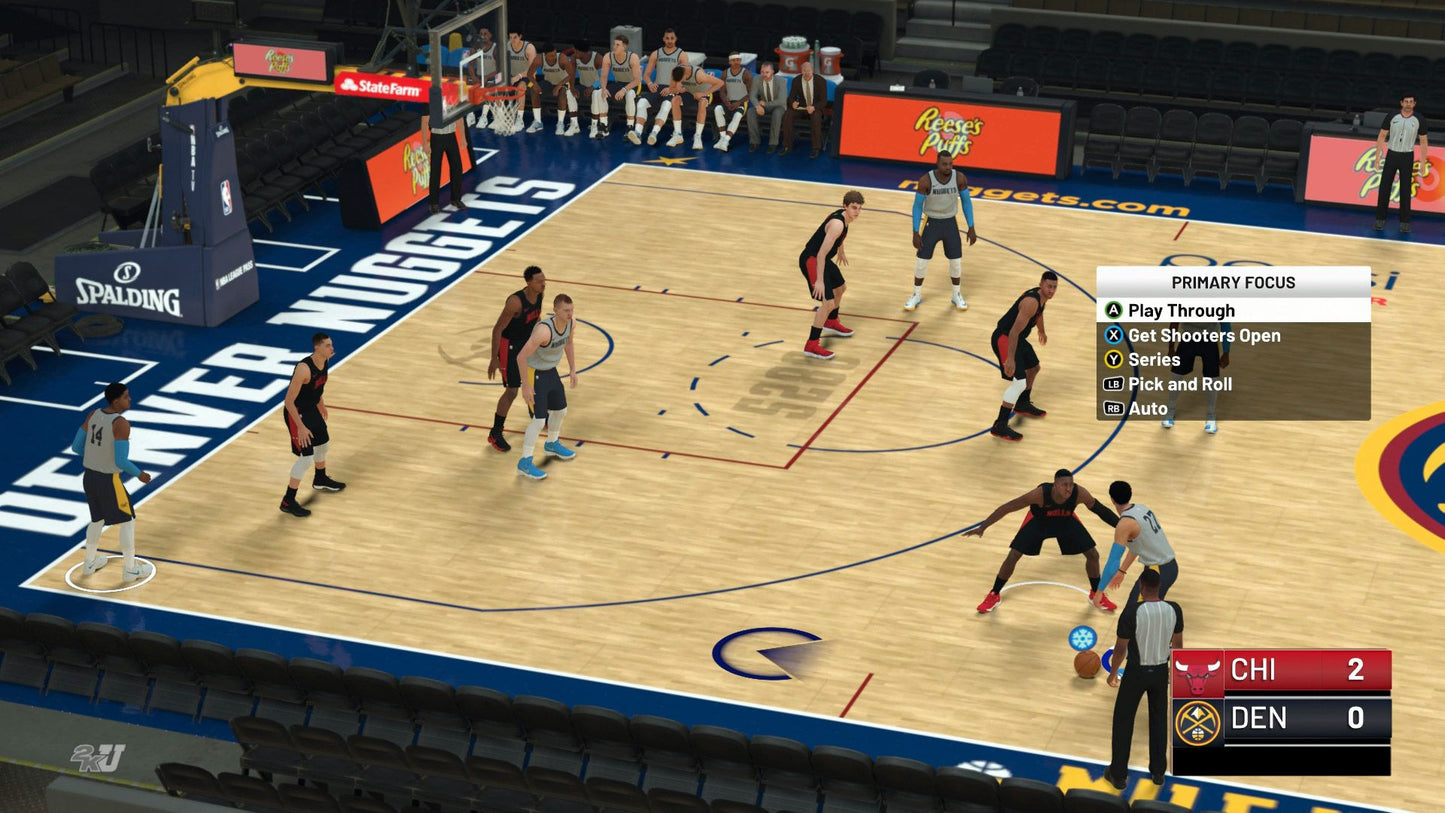Click the A button icon beside Play Through
This screenshot has width=1445, height=813.
(1113, 310)
